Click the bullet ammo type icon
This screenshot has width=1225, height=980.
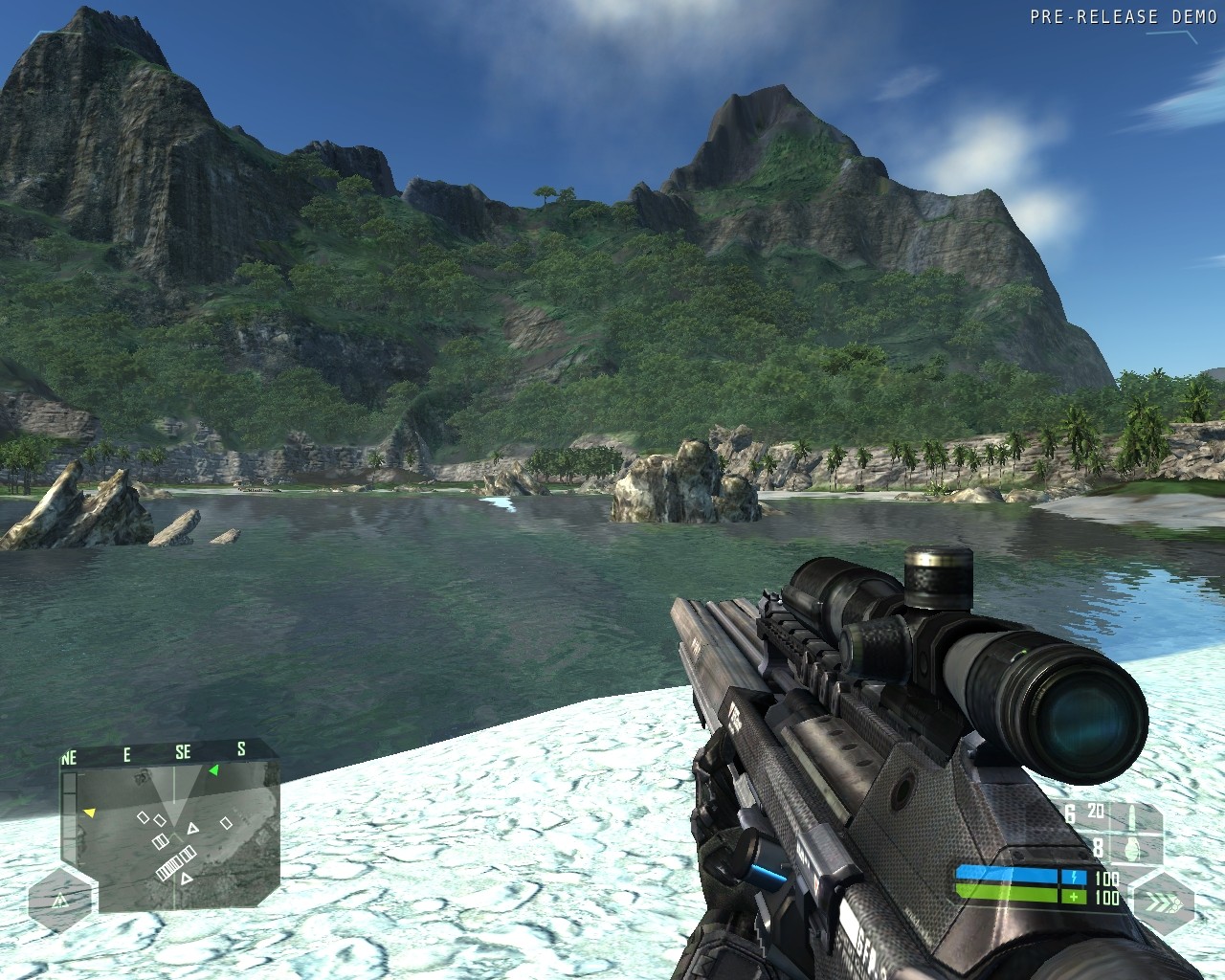pos(1131,815)
